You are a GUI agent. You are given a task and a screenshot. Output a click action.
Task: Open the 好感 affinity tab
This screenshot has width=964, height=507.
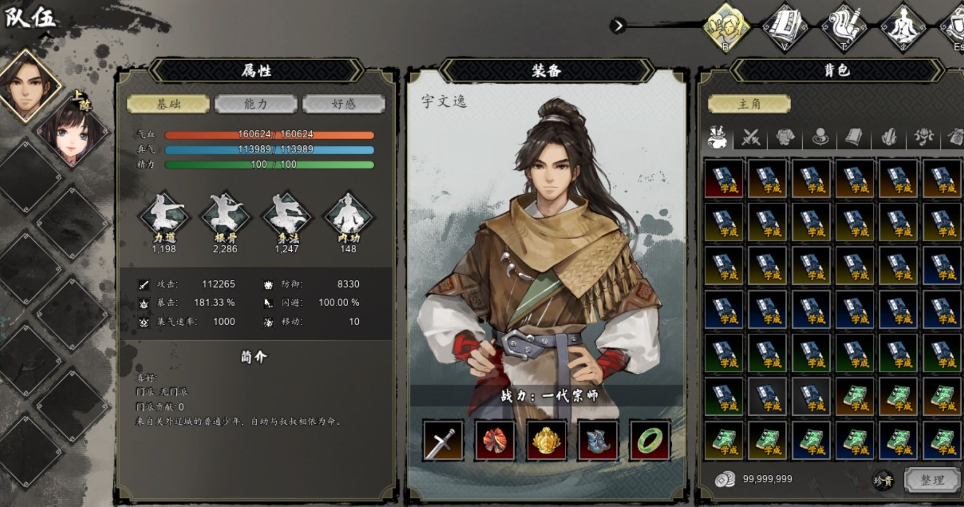pyautogui.click(x=343, y=104)
